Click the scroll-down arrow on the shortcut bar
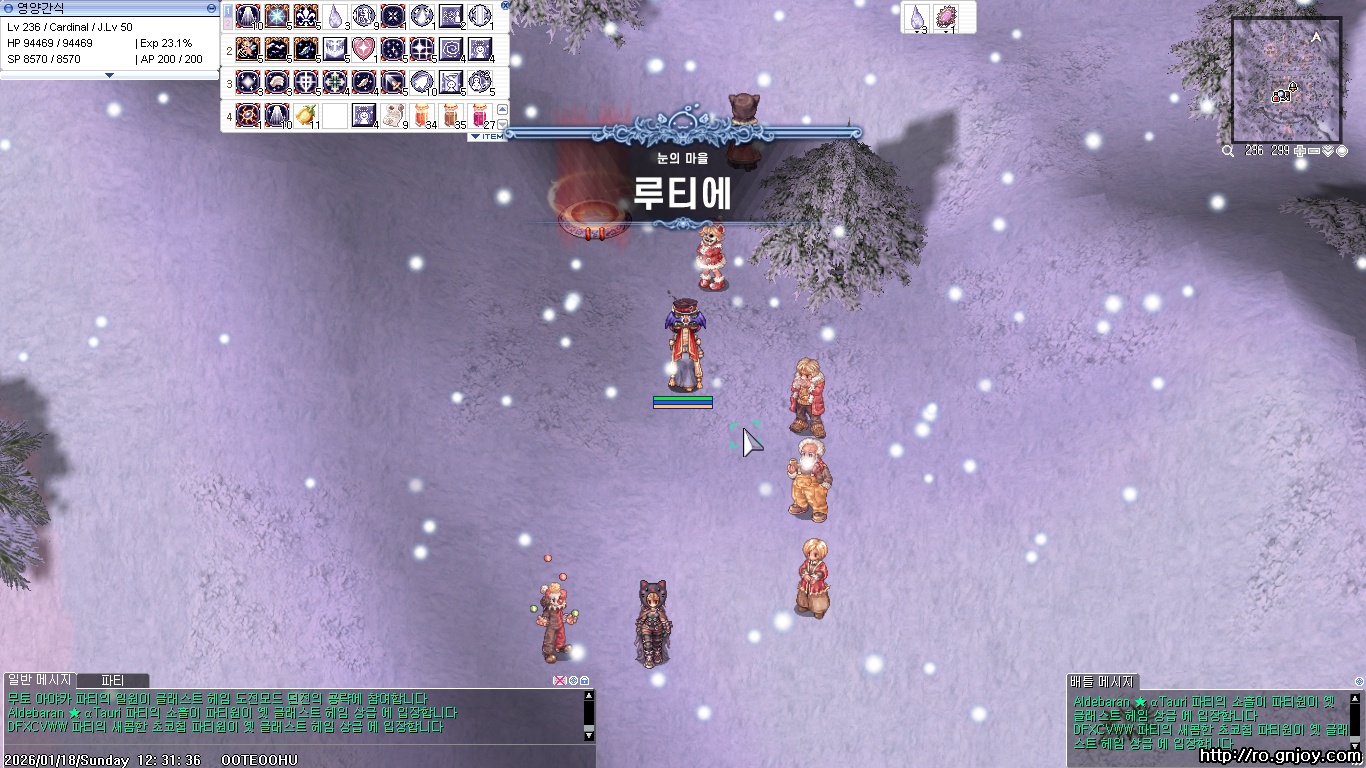Image resolution: width=1366 pixels, height=768 pixels. [503, 123]
